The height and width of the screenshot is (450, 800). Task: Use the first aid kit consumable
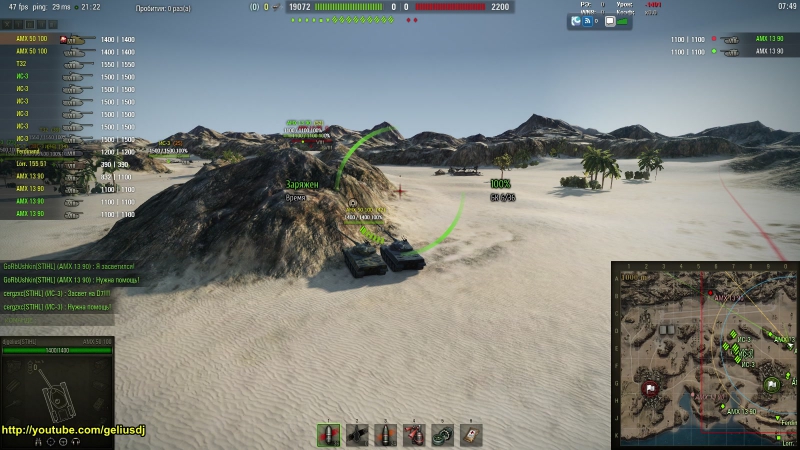[471, 434]
